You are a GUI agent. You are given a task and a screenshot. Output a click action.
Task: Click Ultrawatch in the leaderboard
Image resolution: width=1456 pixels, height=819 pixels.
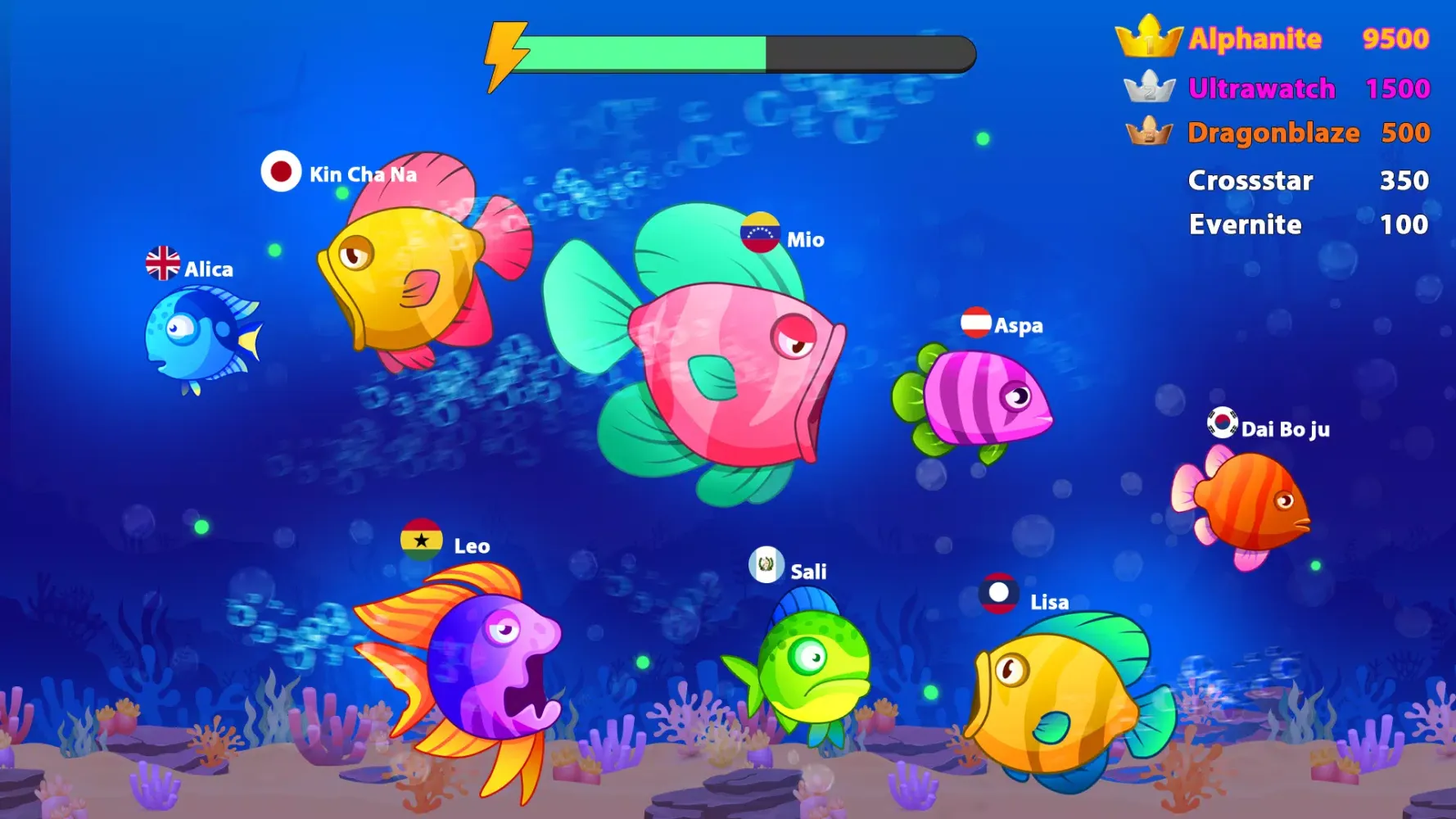(x=1262, y=87)
